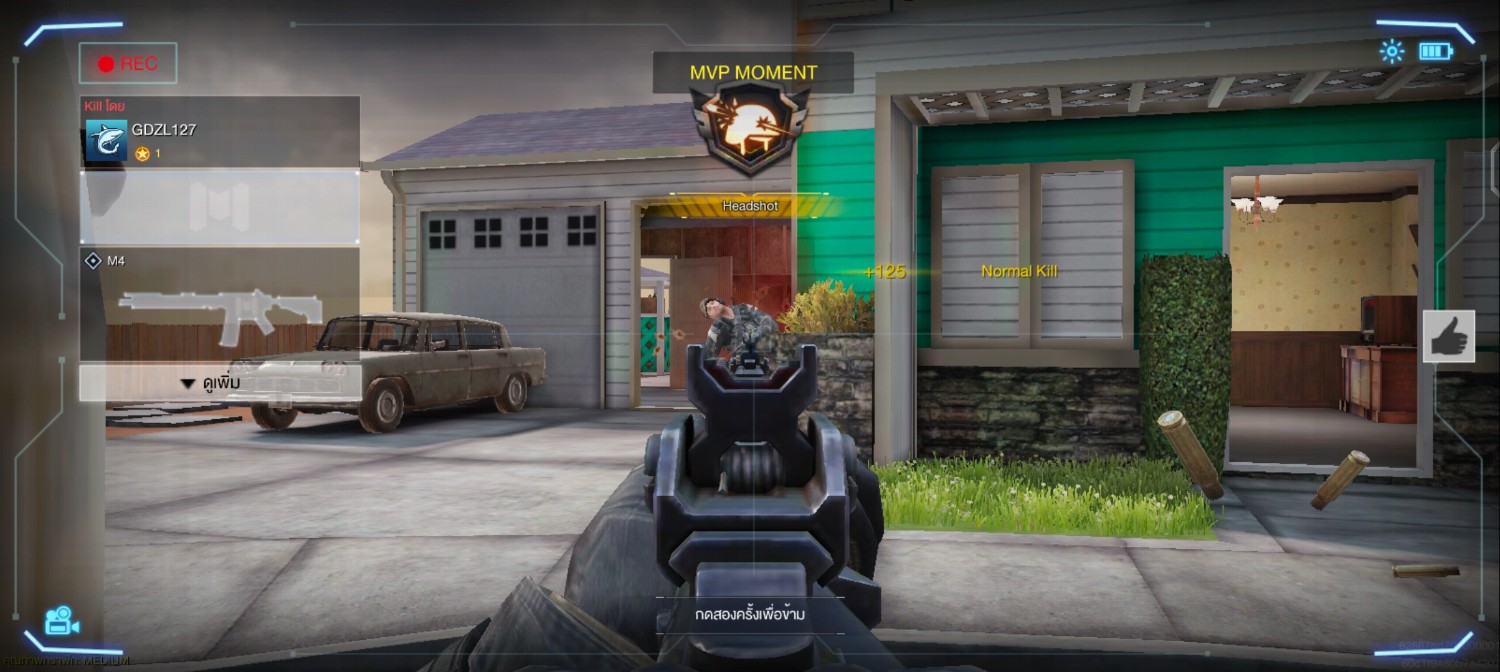Tap the REC recording indicator
Image resolution: width=1500 pixels, height=672 pixels.
(x=128, y=63)
